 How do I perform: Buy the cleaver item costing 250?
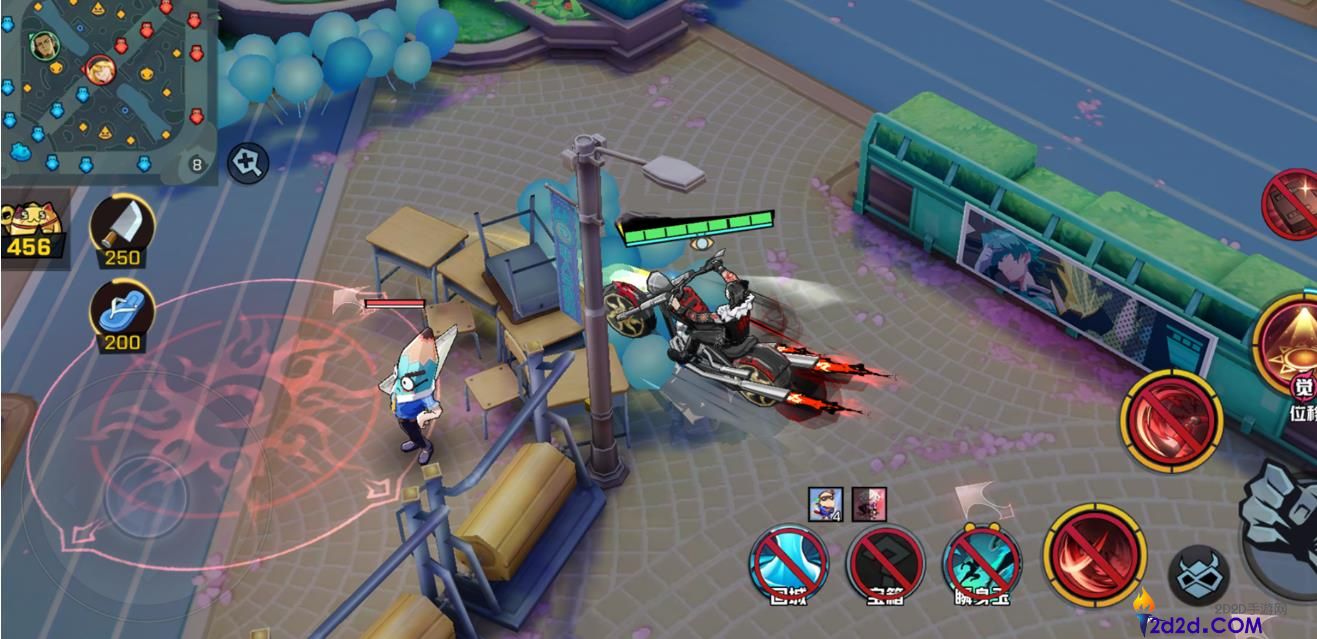pos(123,225)
